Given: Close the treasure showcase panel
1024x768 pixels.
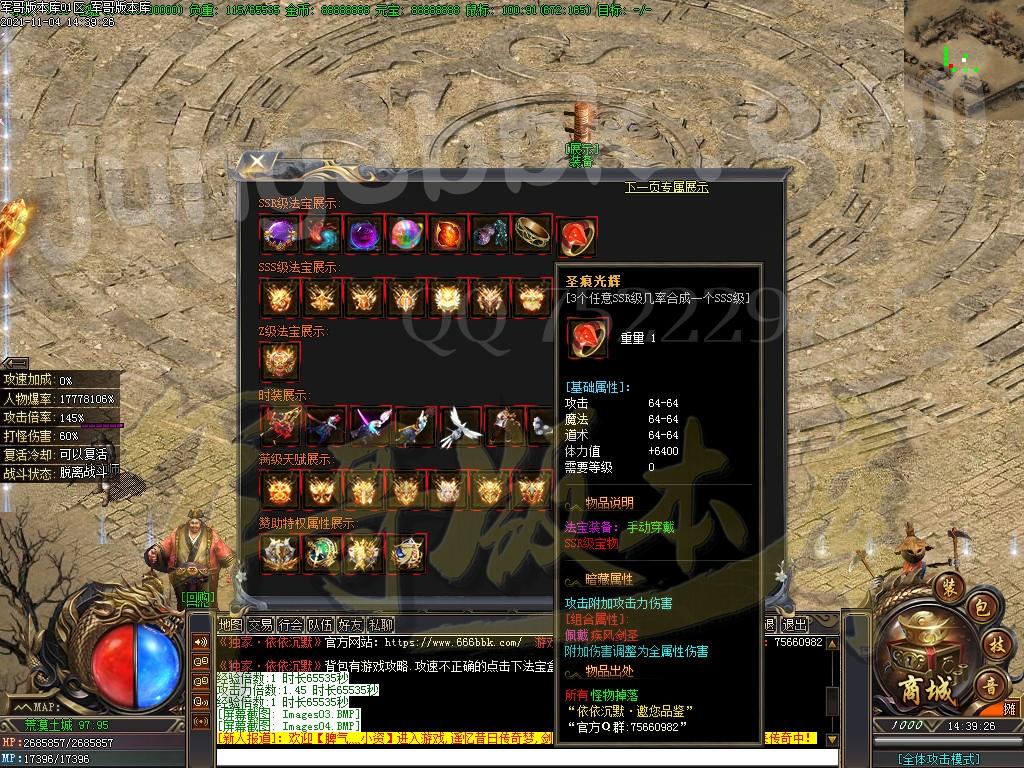Looking at the screenshot, I should (257, 161).
